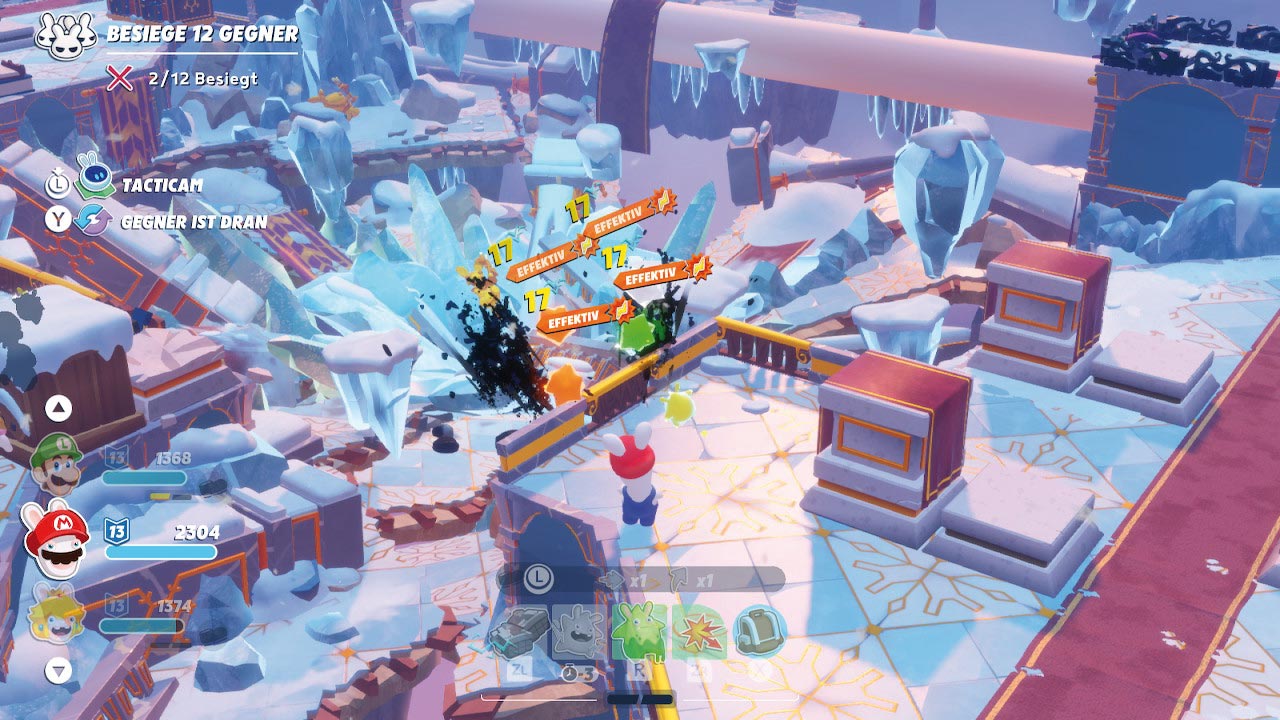1280x720 pixels.
Task: Click the down arrow below hero portraits
Action: click(x=59, y=670)
